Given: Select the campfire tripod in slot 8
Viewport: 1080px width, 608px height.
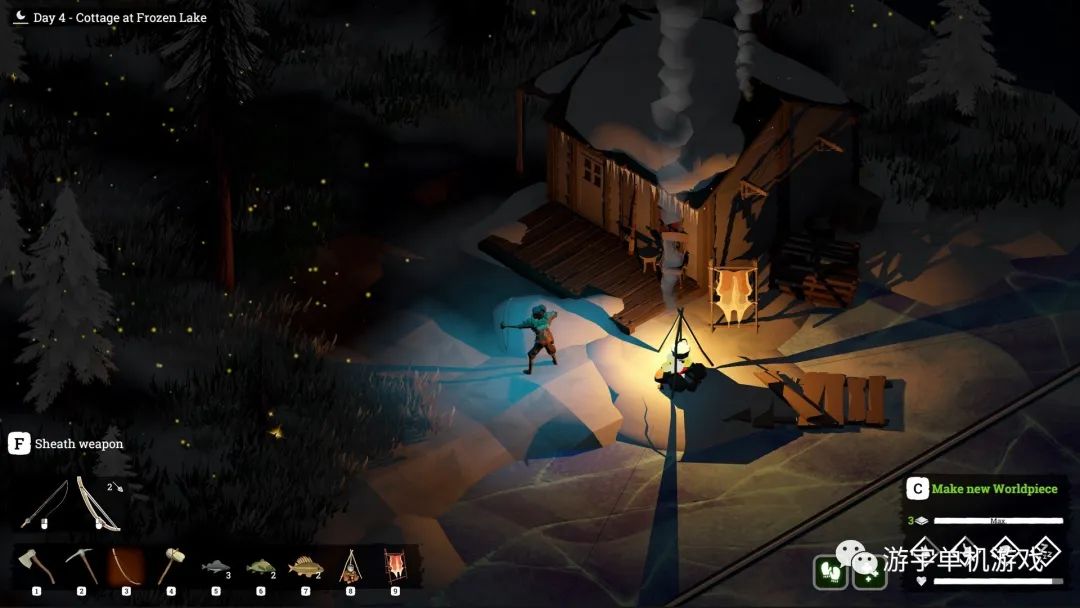Looking at the screenshot, I should (x=350, y=567).
